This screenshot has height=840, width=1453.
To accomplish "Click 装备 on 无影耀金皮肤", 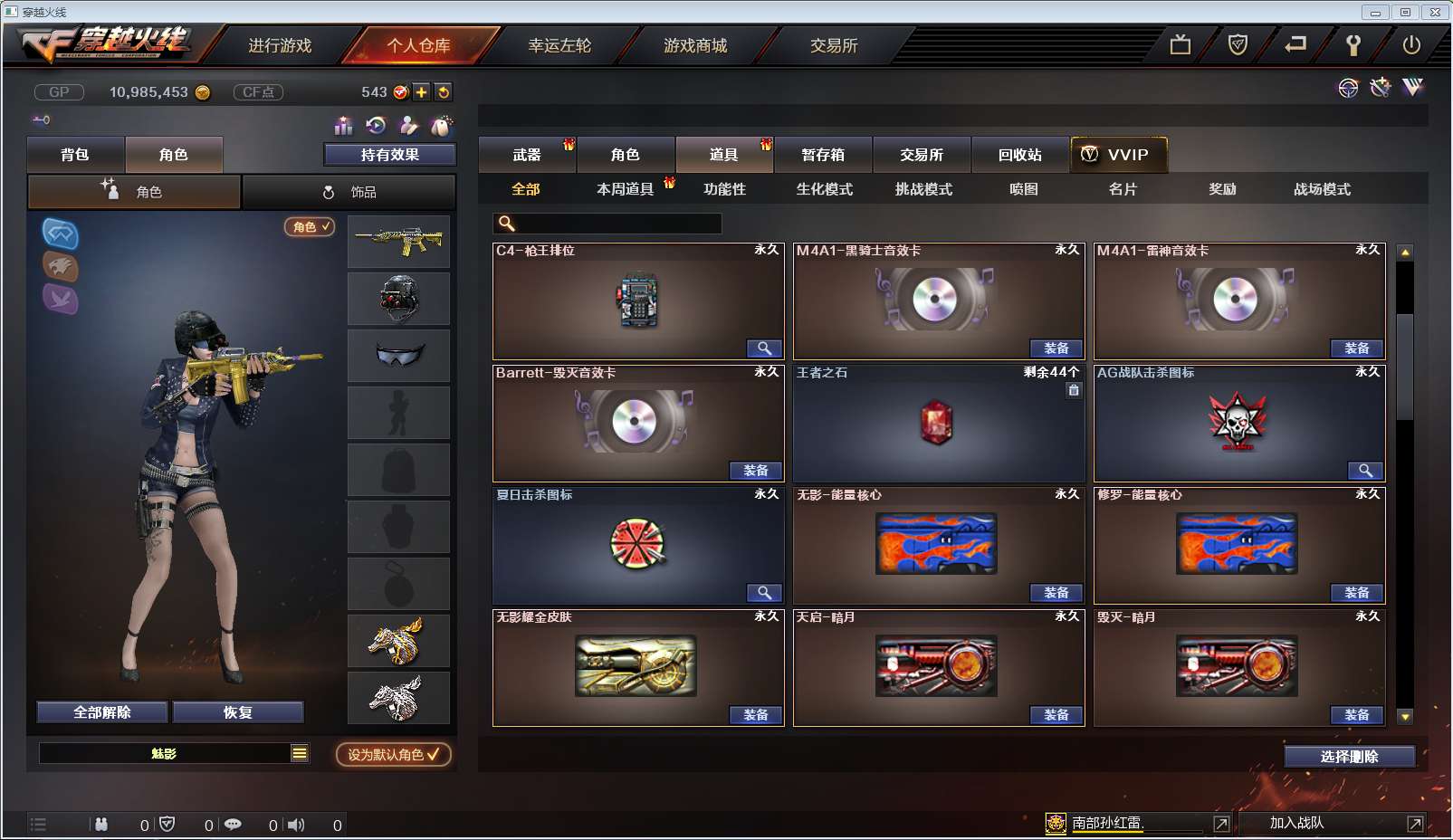I will [x=756, y=714].
